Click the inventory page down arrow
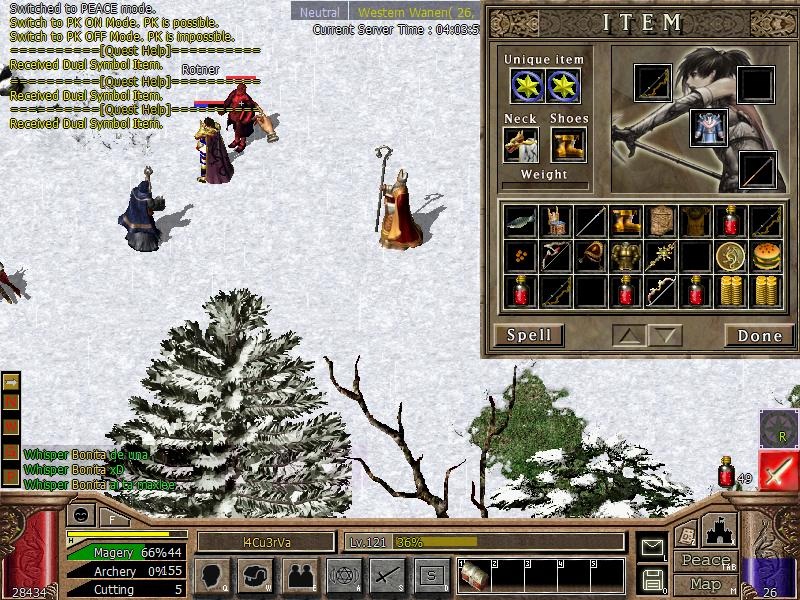The height and width of the screenshot is (600, 800). (666, 335)
